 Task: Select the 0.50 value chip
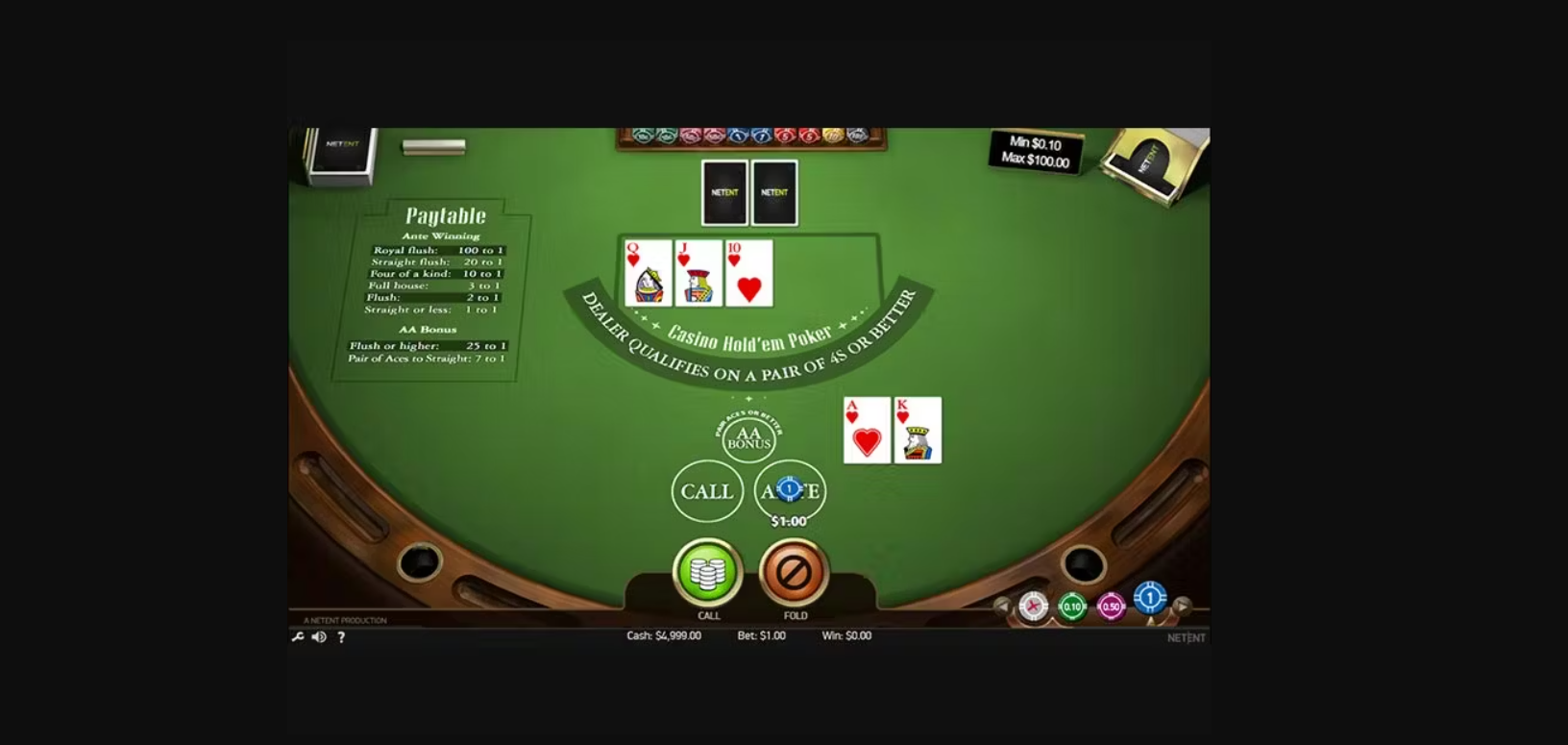point(1111,607)
